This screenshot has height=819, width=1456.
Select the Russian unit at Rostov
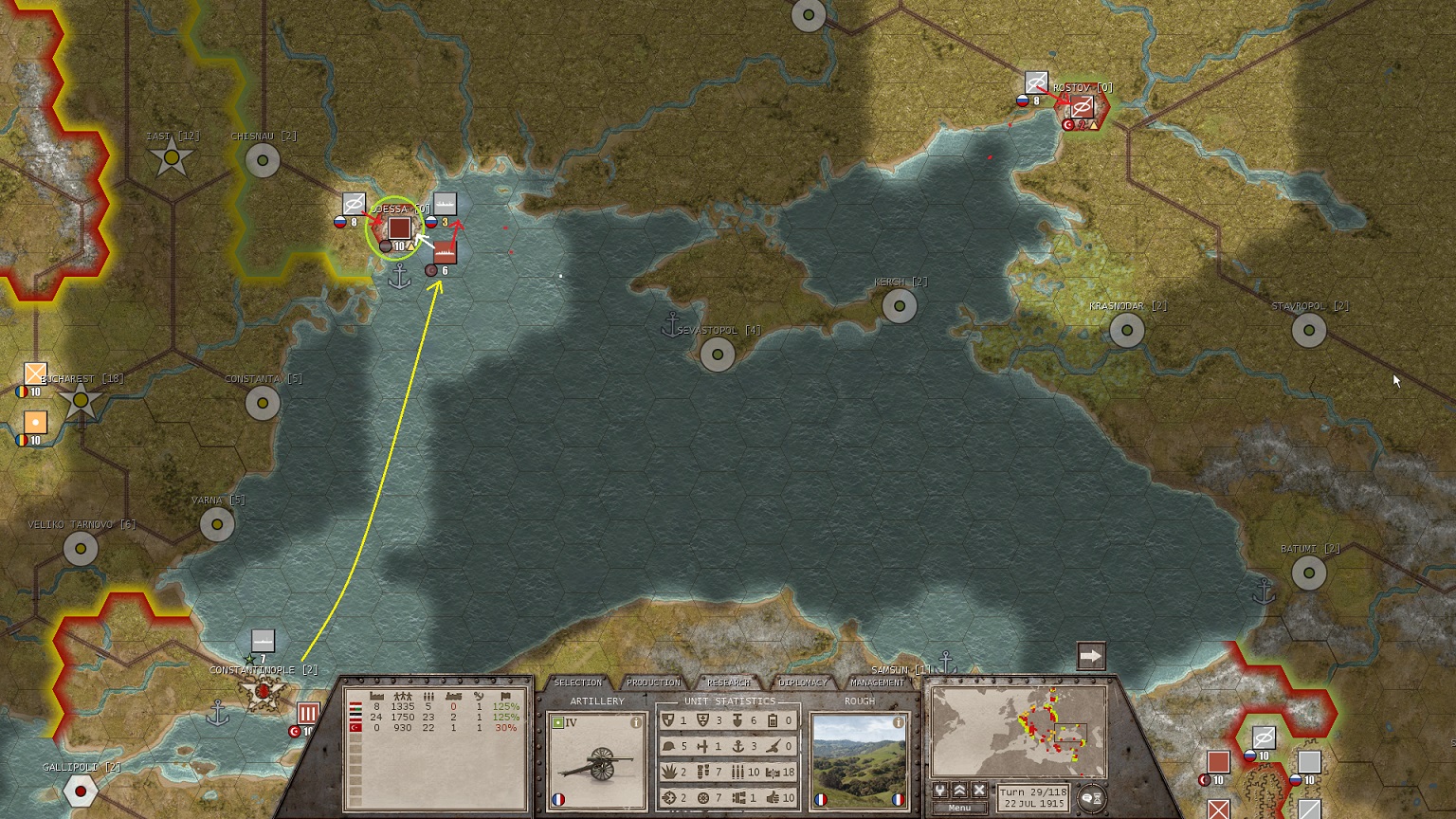click(1036, 83)
